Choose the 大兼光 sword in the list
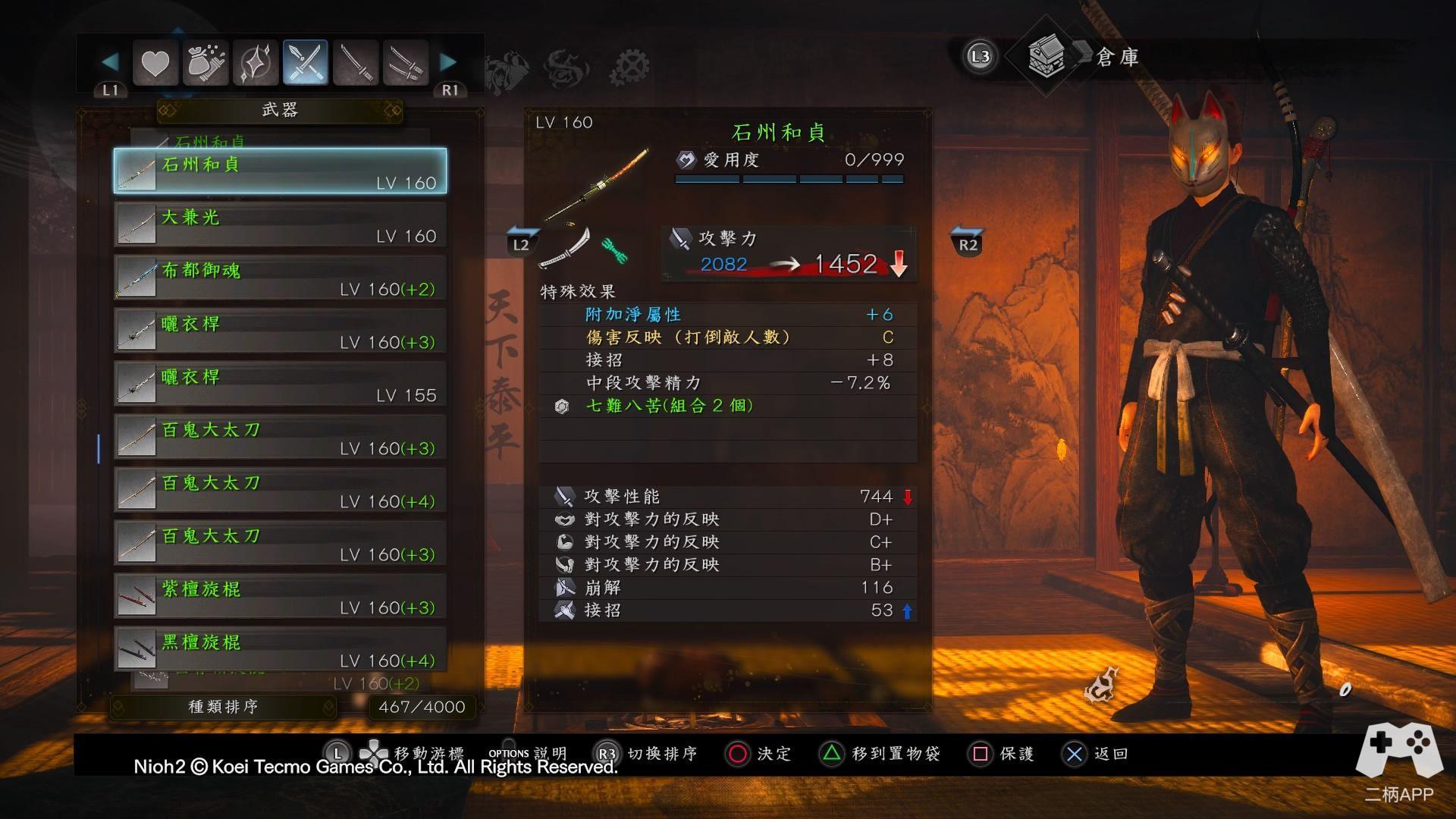Screen dimensions: 1456x819 (x=280, y=225)
